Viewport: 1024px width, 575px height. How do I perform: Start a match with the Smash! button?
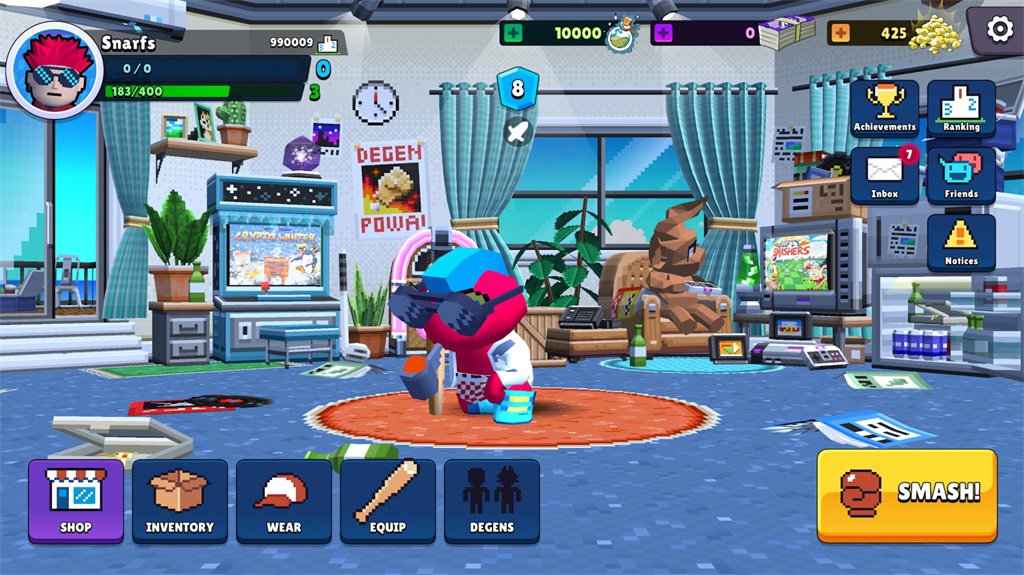pyautogui.click(x=907, y=495)
